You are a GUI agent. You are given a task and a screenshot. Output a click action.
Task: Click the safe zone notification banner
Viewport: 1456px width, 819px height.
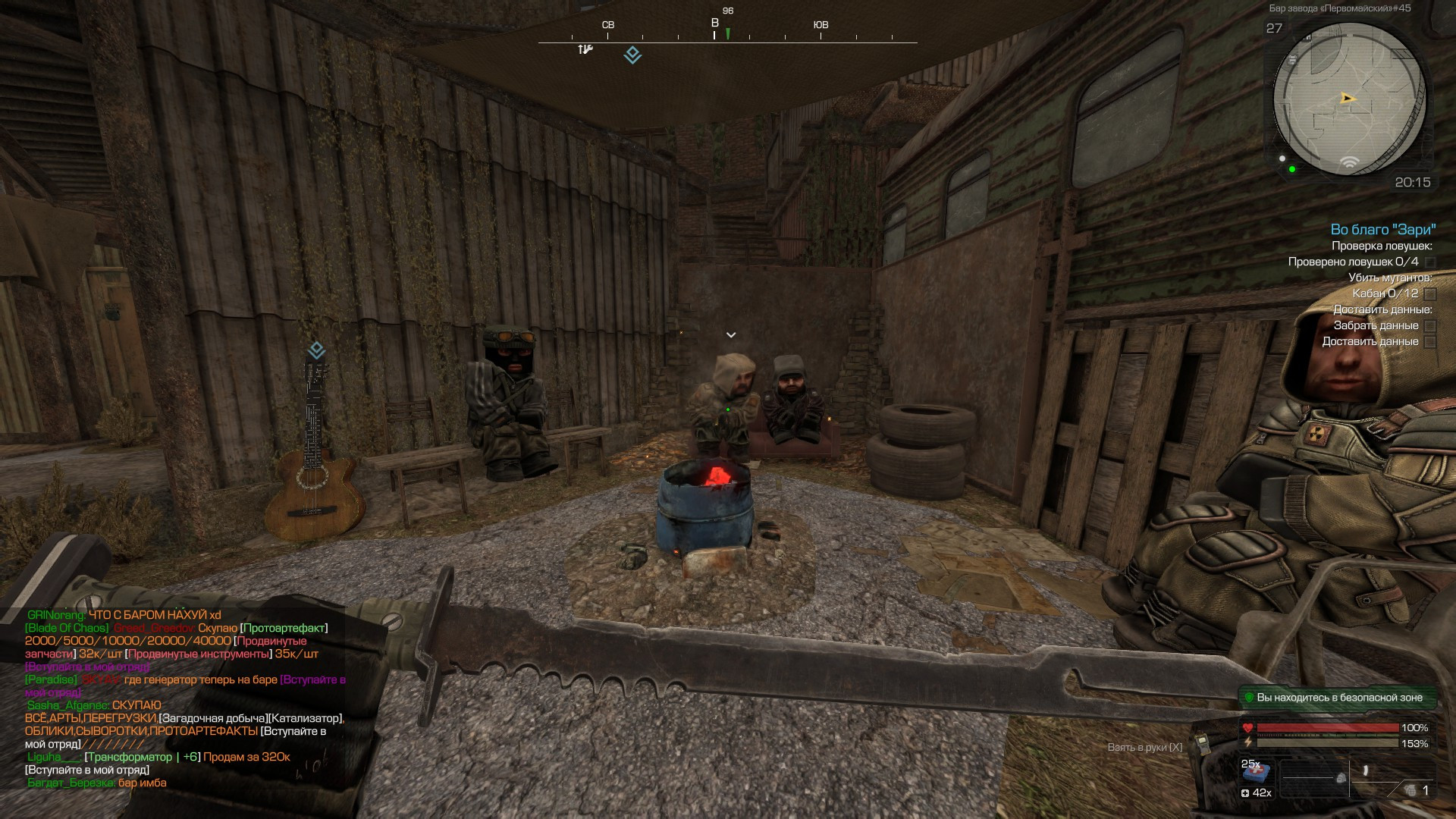(1338, 698)
